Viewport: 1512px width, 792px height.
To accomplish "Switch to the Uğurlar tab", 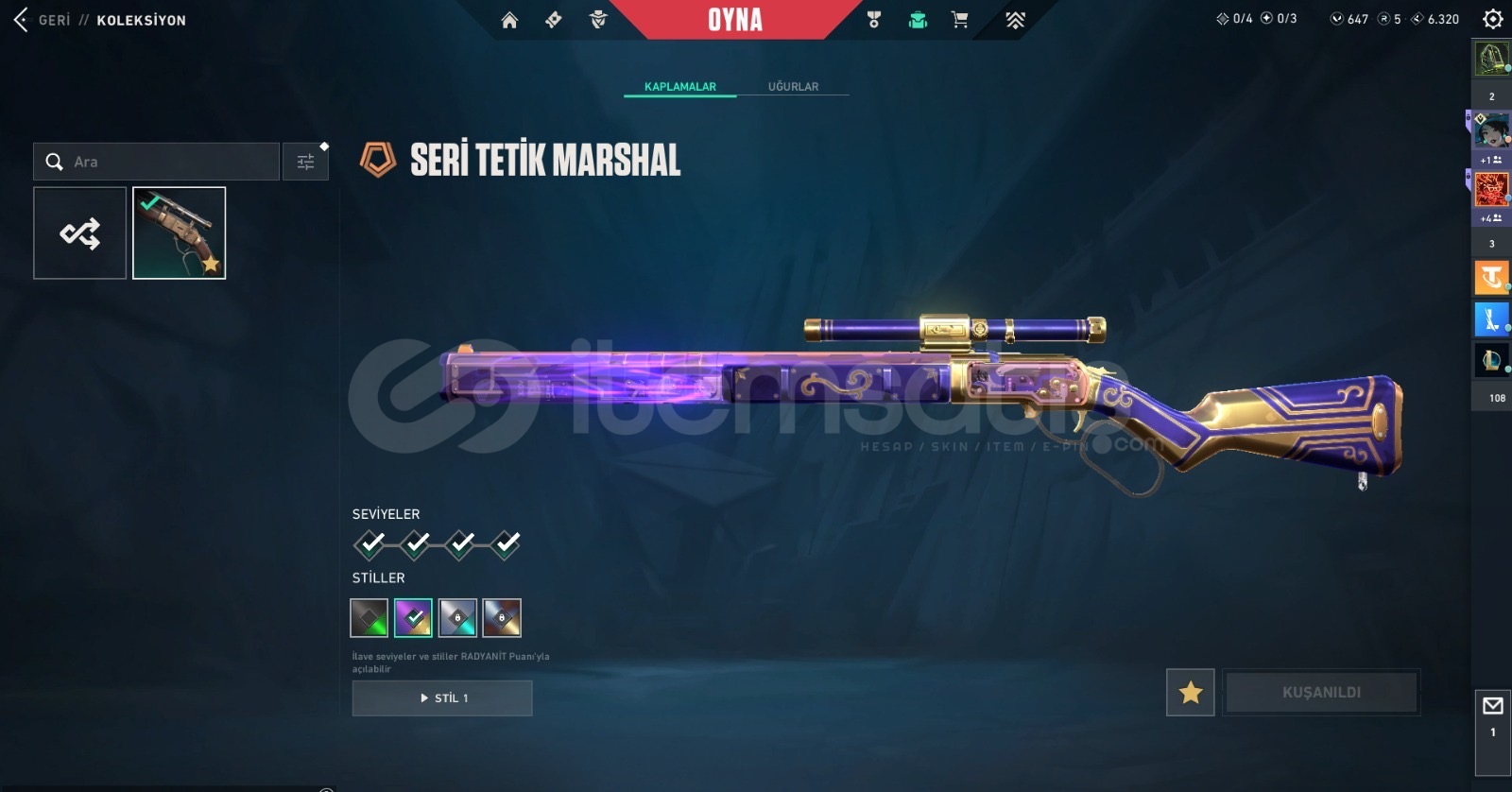I will (x=793, y=86).
